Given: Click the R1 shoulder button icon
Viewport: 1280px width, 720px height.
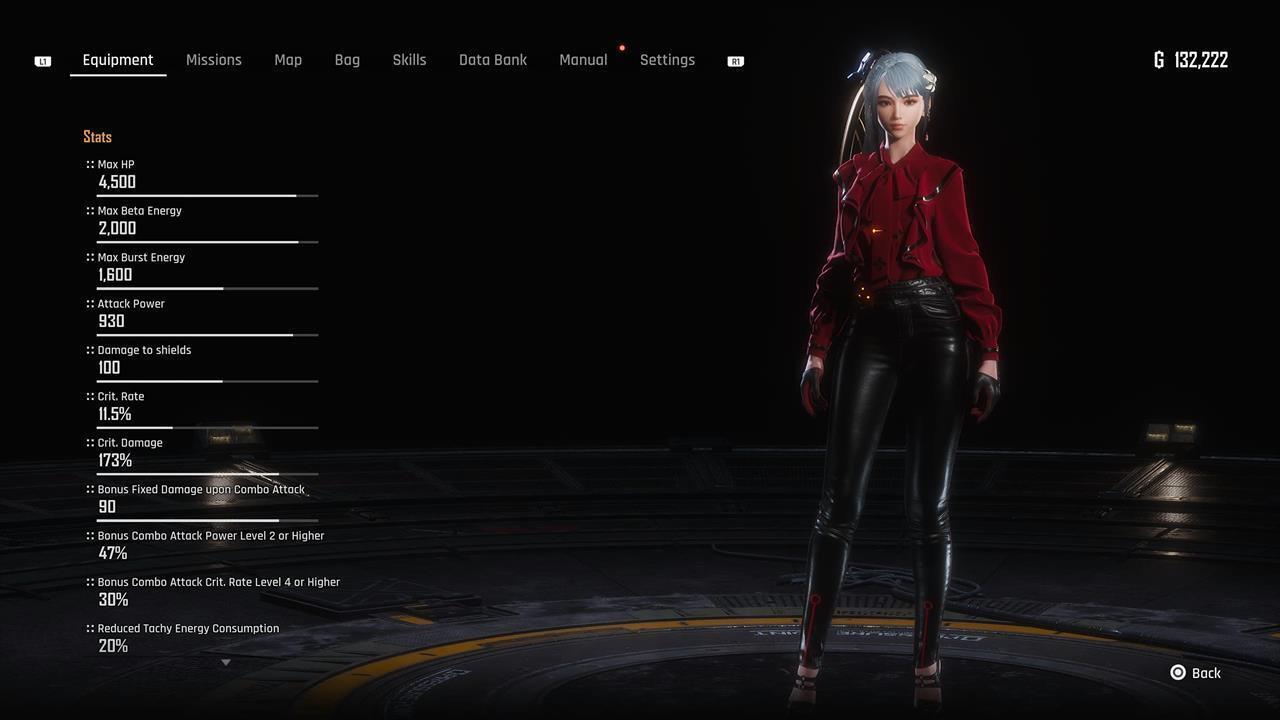Looking at the screenshot, I should (x=735, y=60).
